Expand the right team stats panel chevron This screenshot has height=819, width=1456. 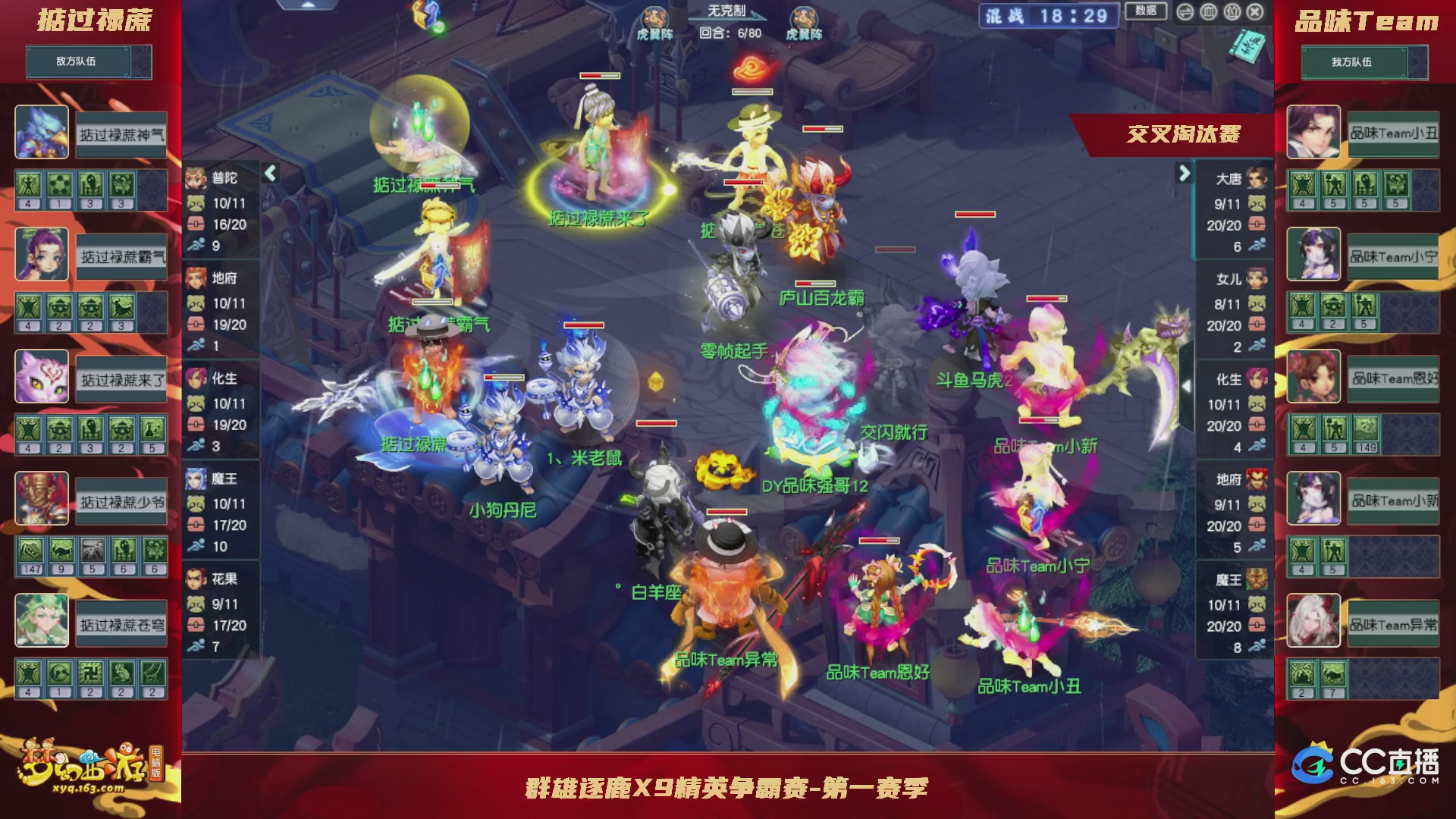(x=1183, y=173)
